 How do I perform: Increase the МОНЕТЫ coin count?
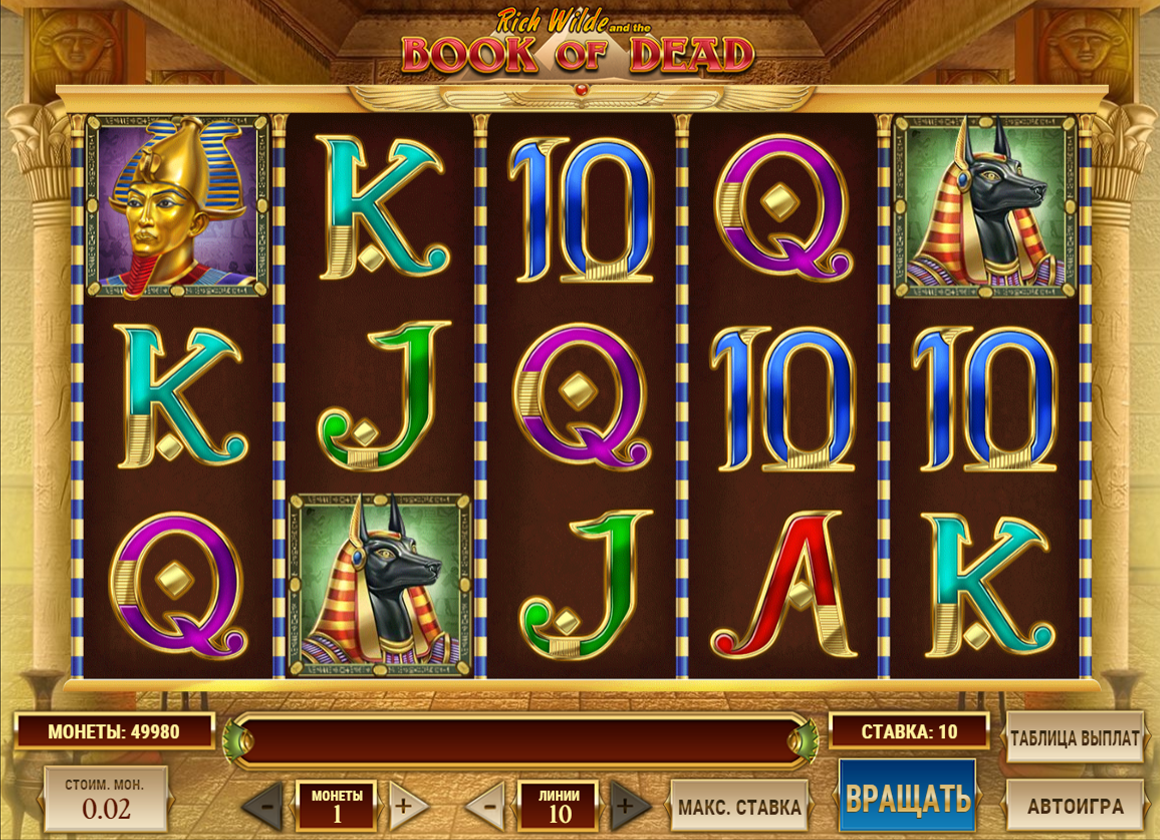tap(408, 803)
